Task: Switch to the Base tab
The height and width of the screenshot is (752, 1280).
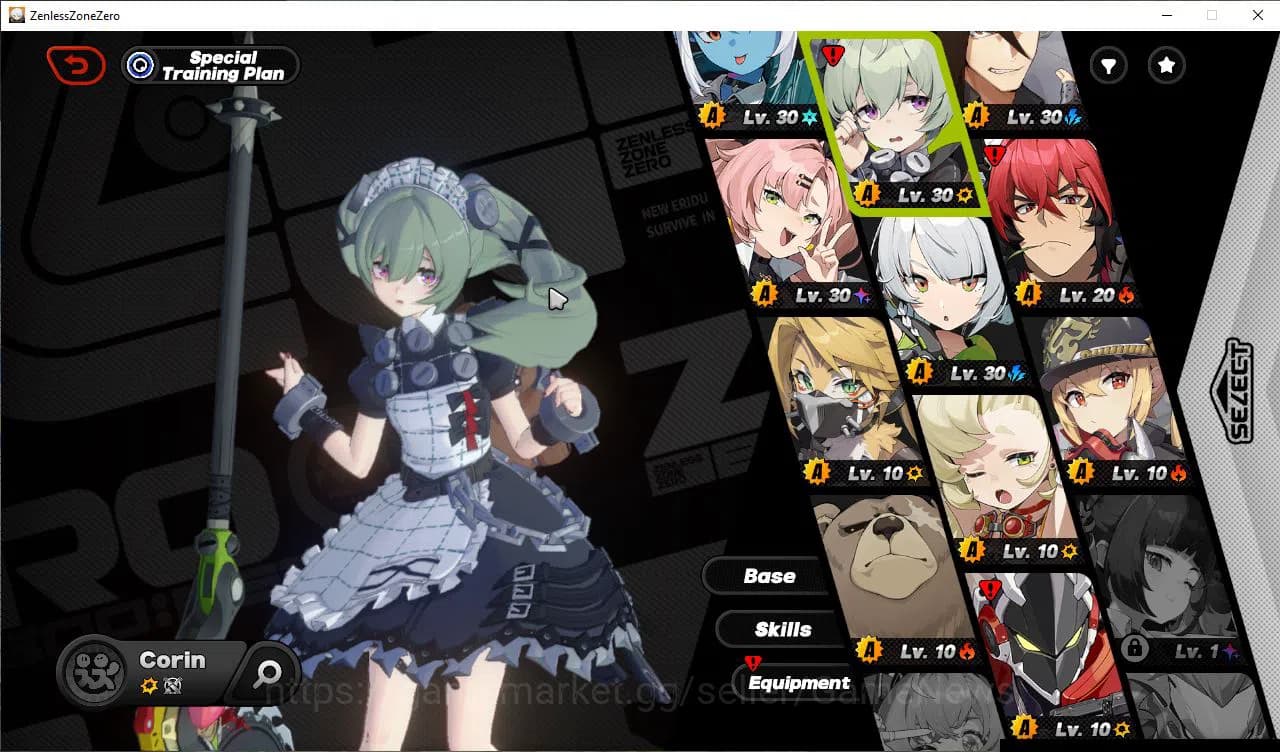Action: [768, 575]
